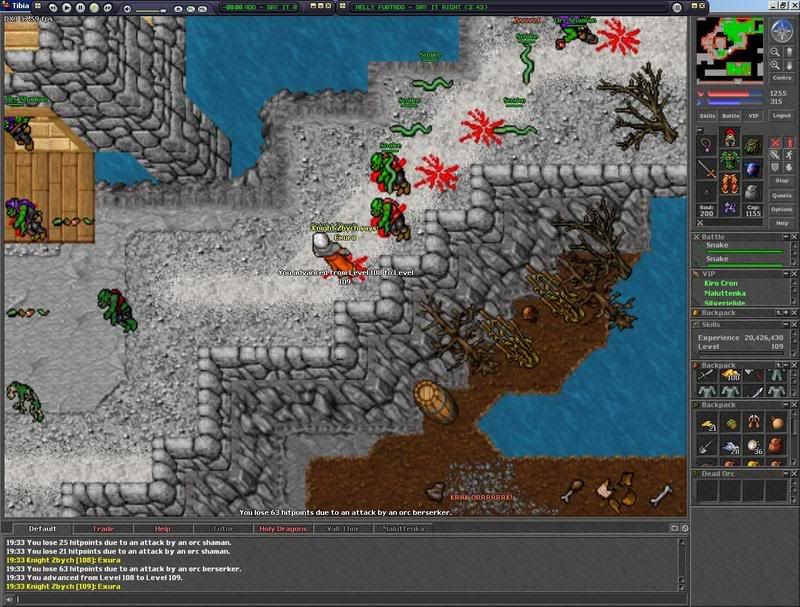The image size is (800, 607).
Task: Open the VIP list button
Action: [754, 116]
